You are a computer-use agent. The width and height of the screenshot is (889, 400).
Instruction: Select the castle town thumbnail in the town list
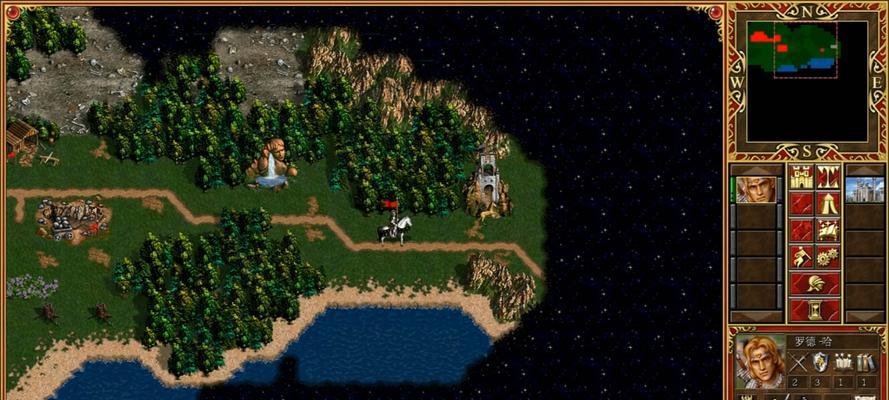pyautogui.click(x=864, y=188)
